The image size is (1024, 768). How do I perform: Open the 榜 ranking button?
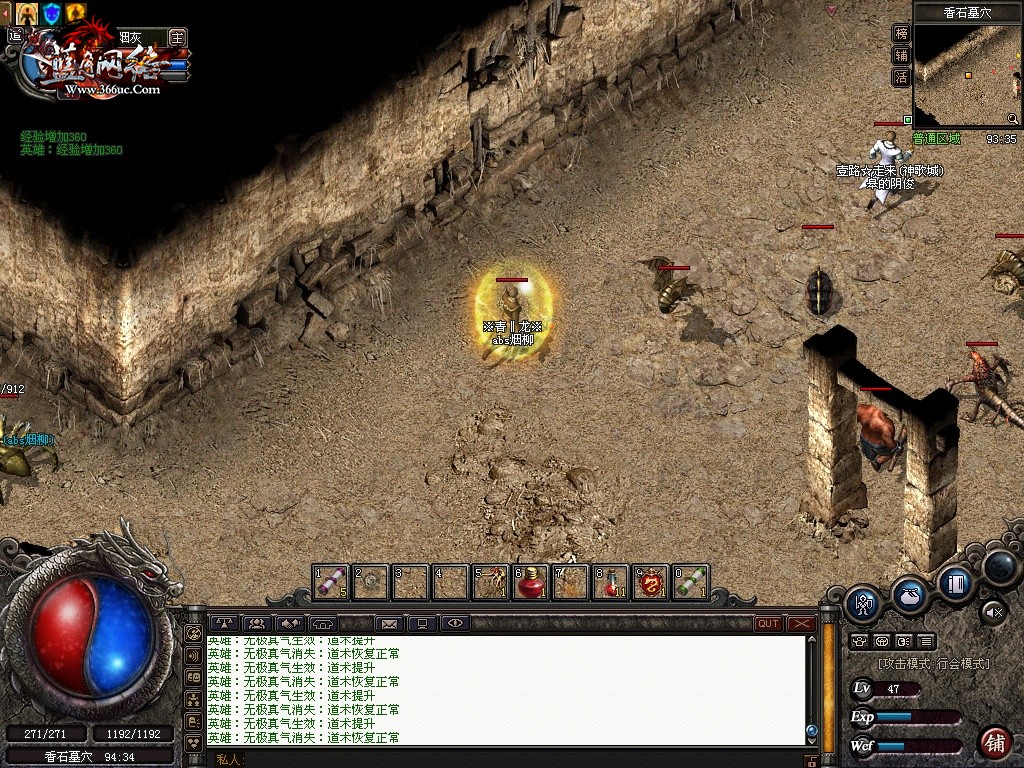[x=901, y=33]
